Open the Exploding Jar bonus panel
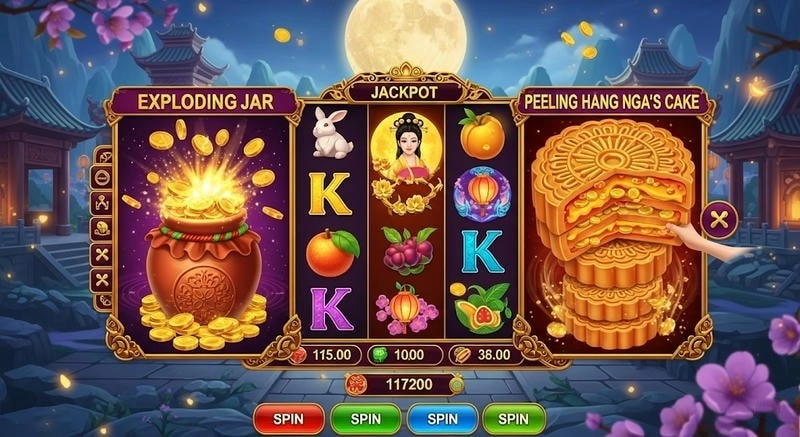This screenshot has height=437, width=800. pyautogui.click(x=203, y=101)
